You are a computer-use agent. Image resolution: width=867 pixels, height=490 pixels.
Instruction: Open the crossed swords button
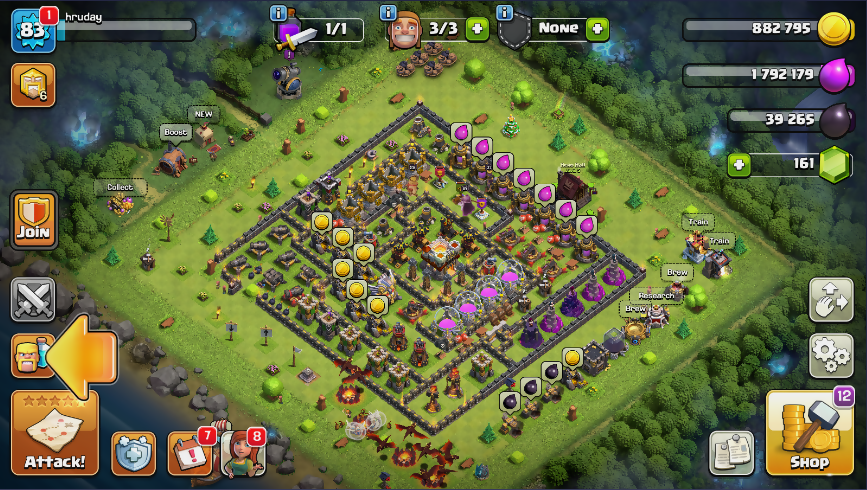point(31,299)
